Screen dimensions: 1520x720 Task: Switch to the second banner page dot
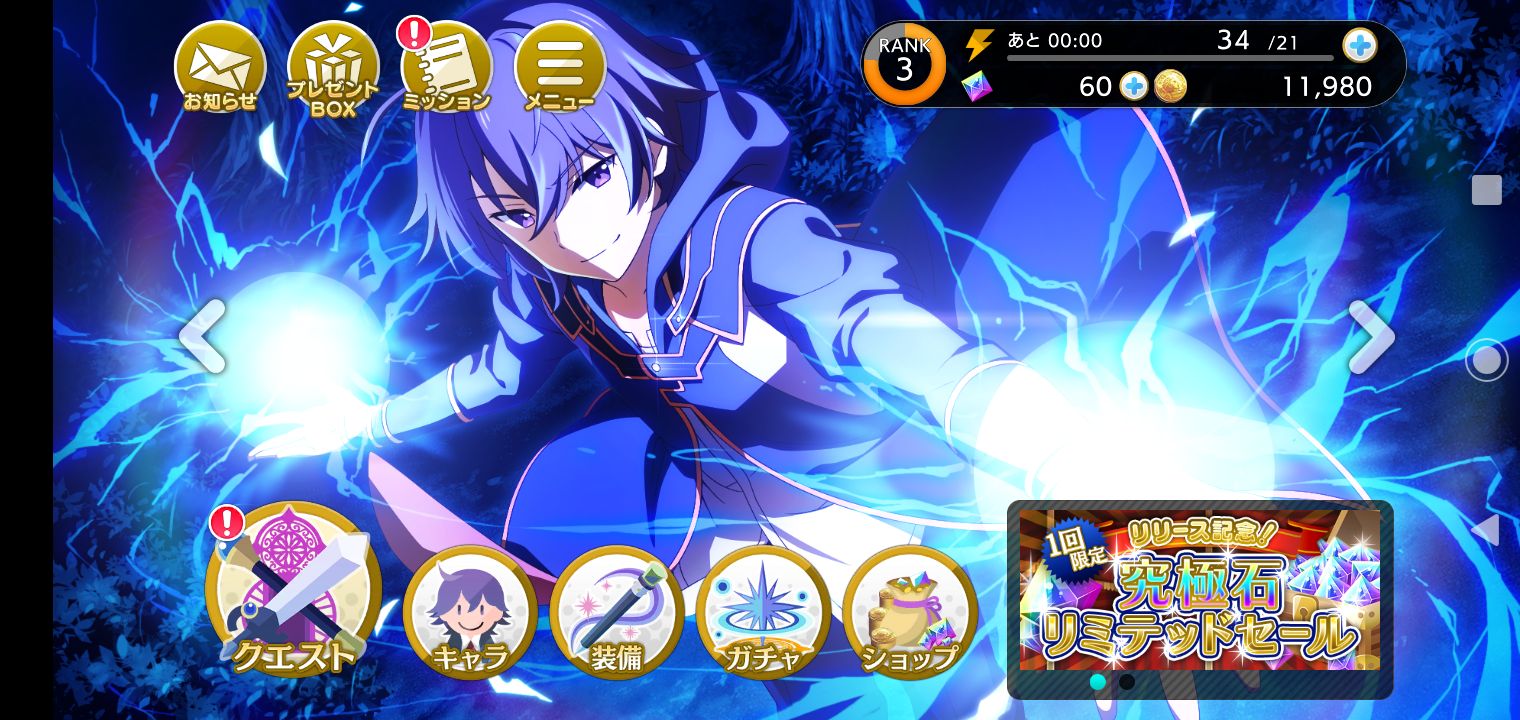click(1127, 682)
